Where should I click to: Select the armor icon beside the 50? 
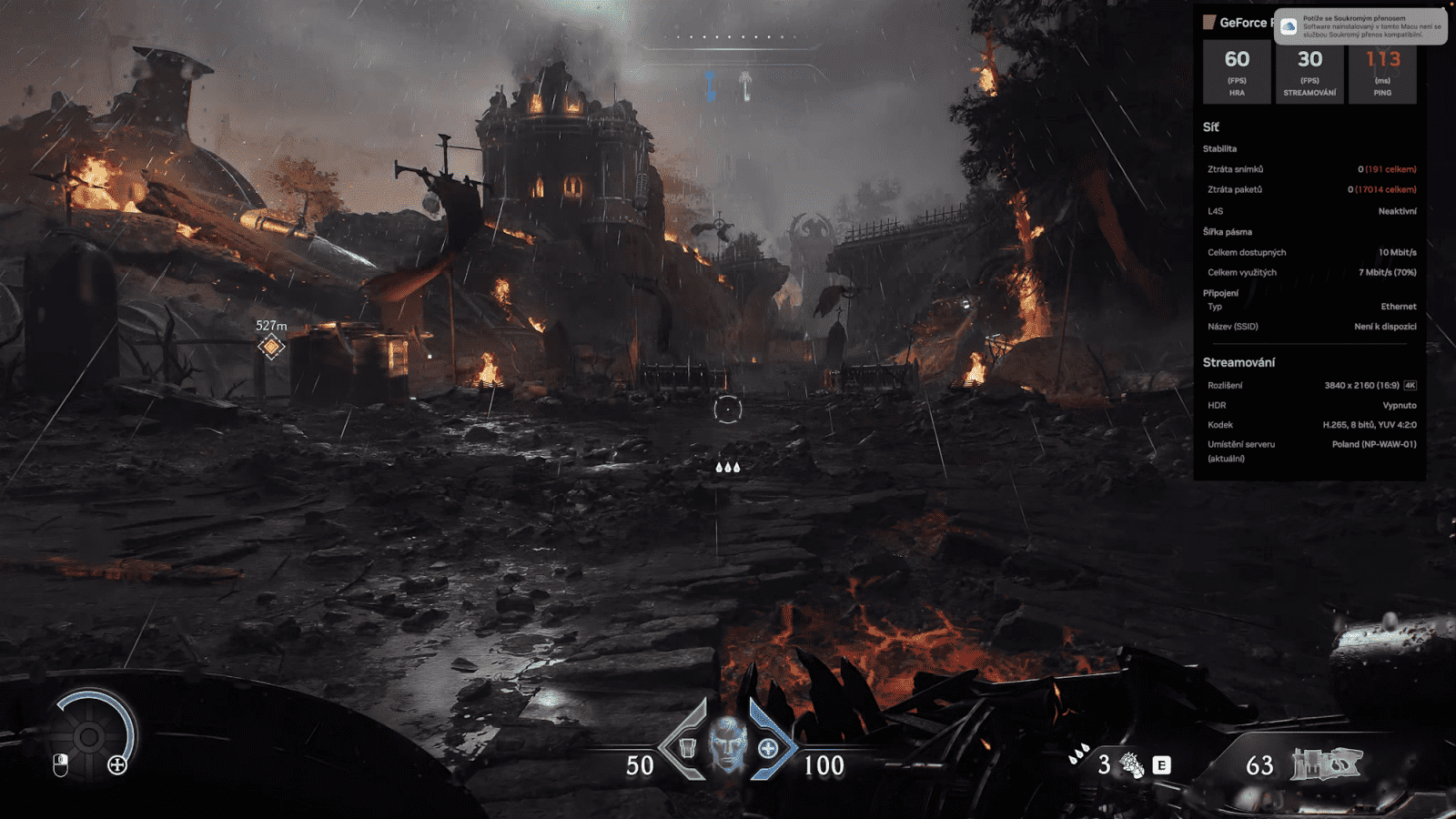click(x=688, y=749)
